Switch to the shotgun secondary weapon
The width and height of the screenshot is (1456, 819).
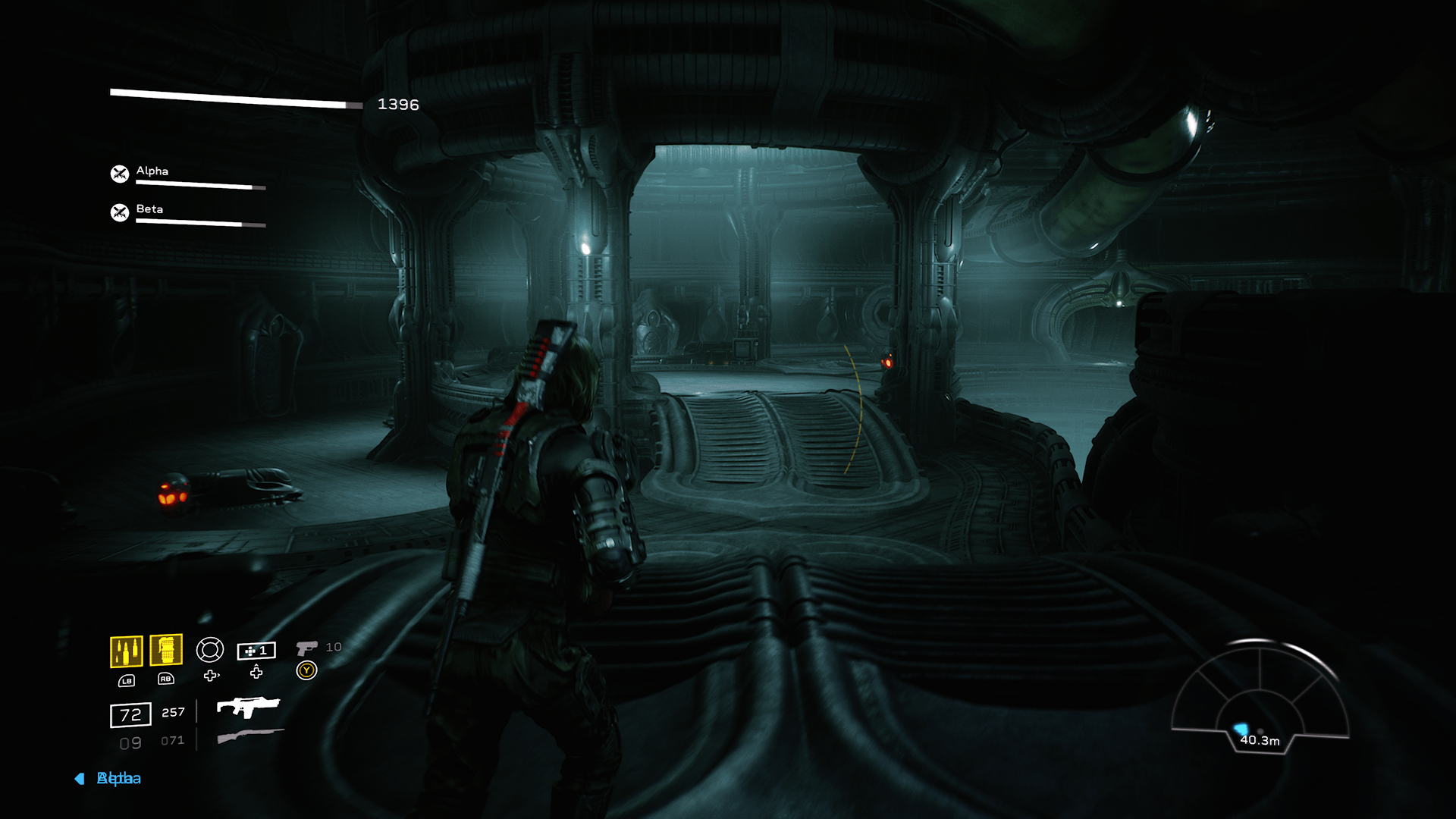tap(249, 736)
